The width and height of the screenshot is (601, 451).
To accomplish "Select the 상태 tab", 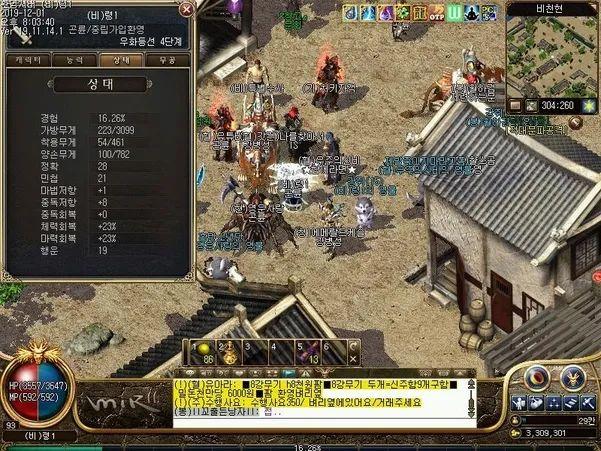I will click(120, 60).
